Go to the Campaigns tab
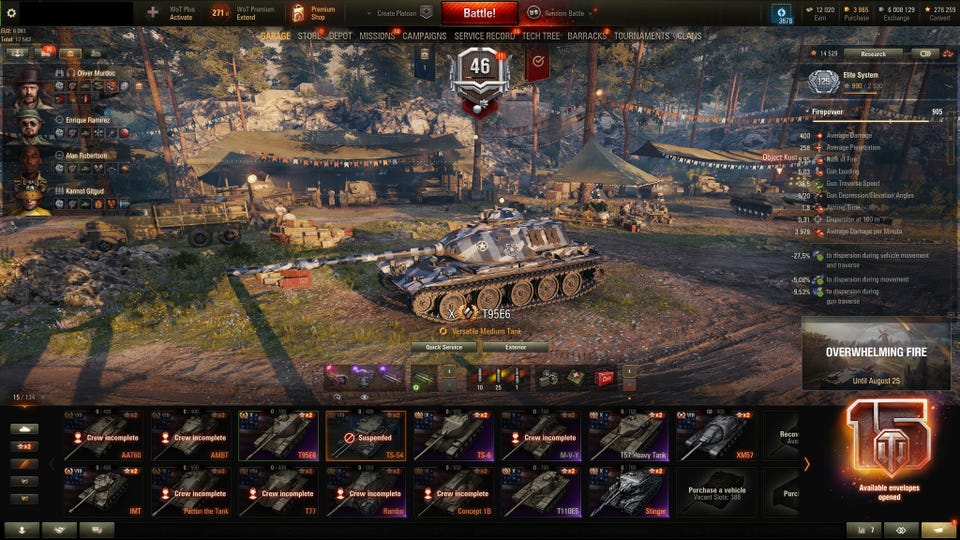Image resolution: width=960 pixels, height=540 pixels. click(x=424, y=36)
